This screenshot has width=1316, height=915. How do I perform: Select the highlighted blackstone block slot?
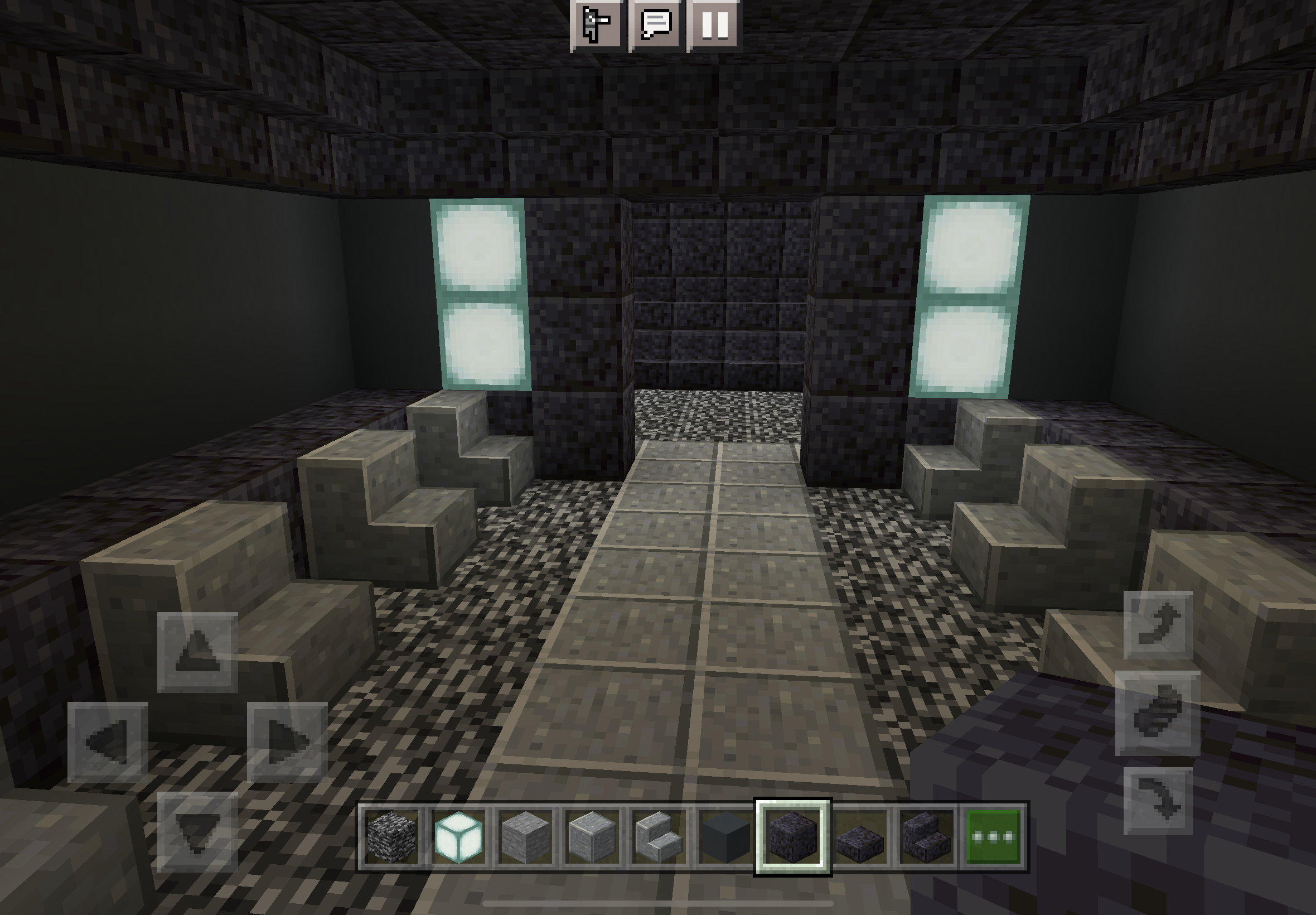[793, 836]
